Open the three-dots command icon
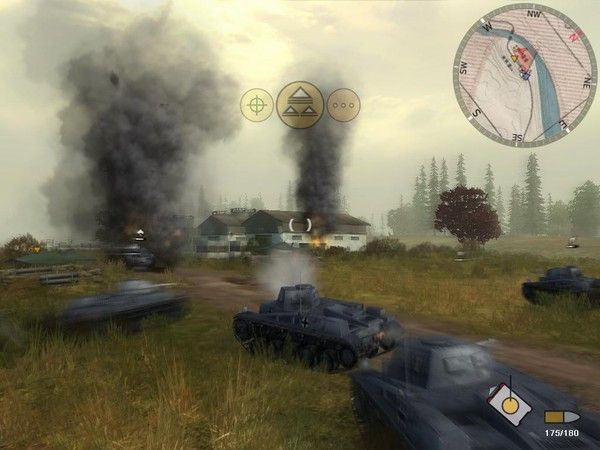The height and width of the screenshot is (450, 600). 343,105
